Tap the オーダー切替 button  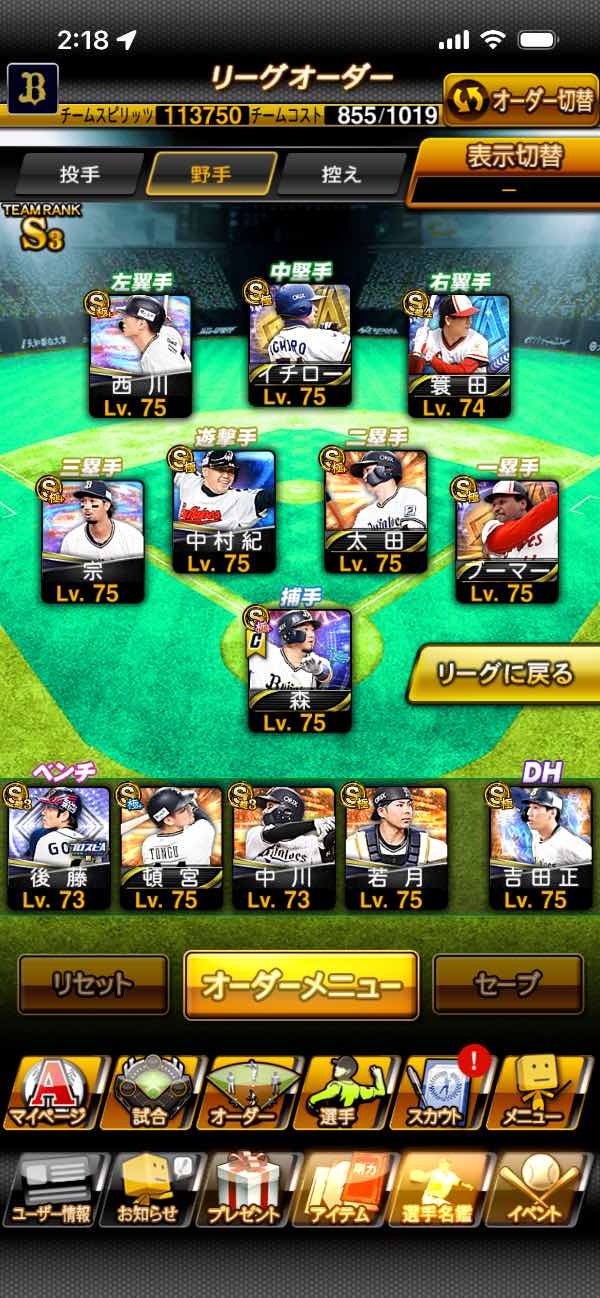click(520, 101)
